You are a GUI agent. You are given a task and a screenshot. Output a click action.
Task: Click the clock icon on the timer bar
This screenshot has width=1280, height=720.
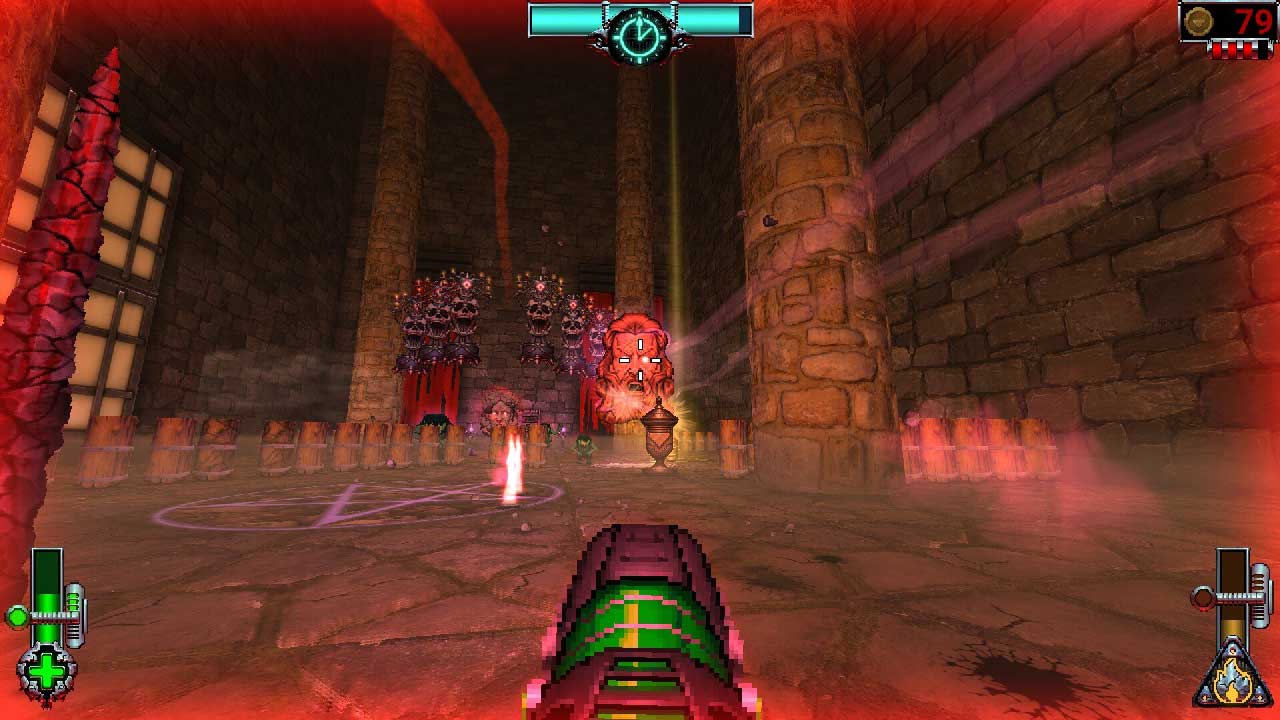640,35
